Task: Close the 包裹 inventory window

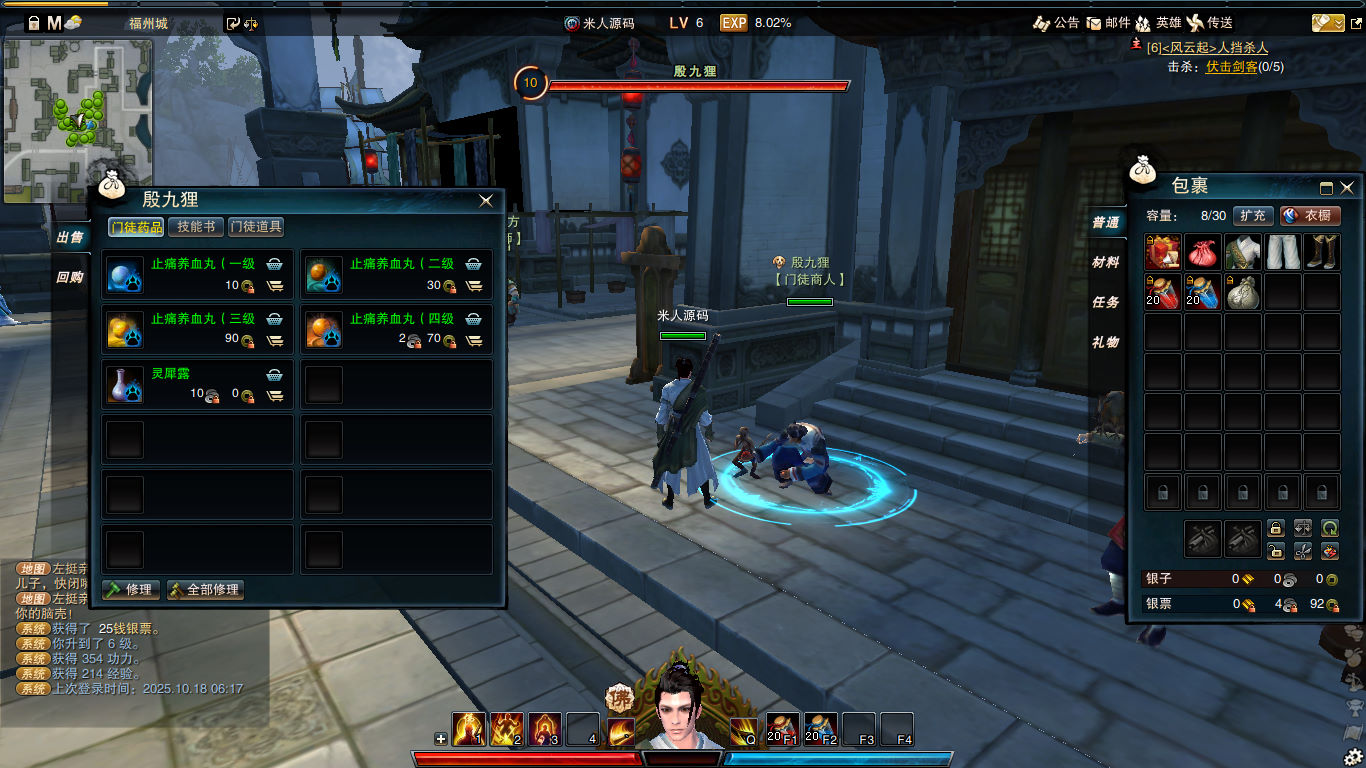Action: (1347, 187)
